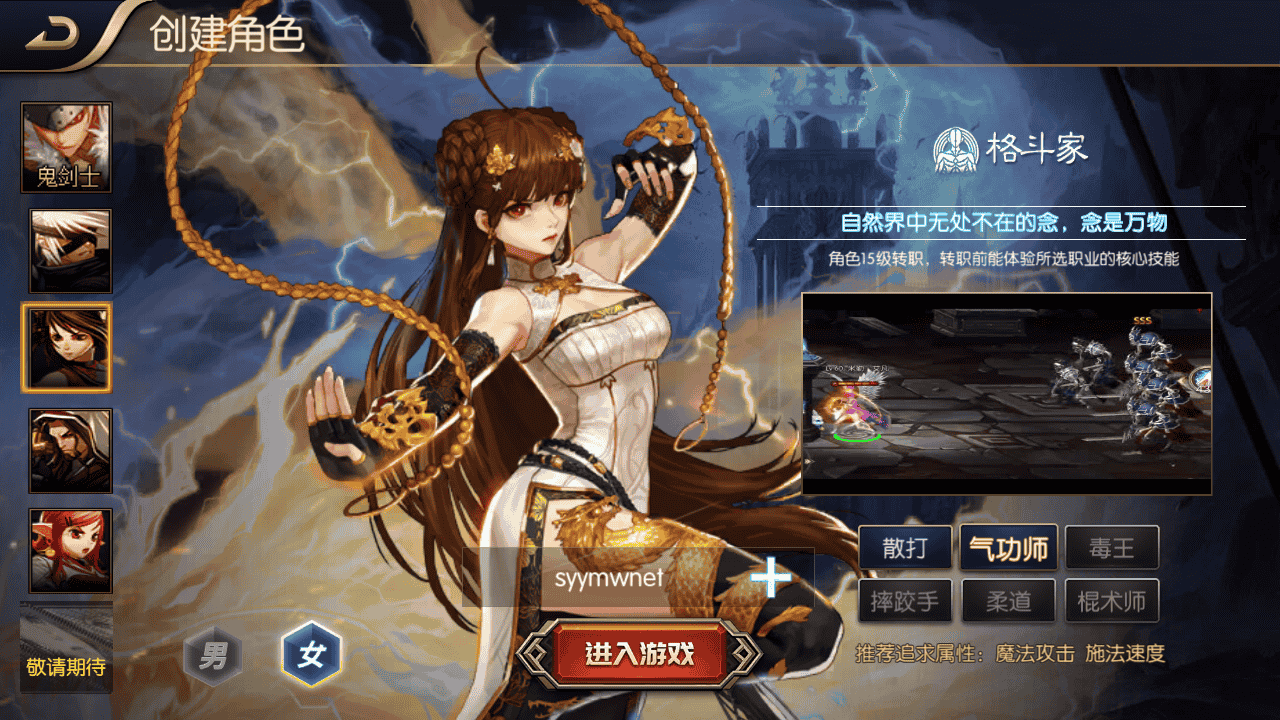Select the highlighted brown-haired fighter portrait
Viewport: 1280px width, 720px height.
click(x=66, y=347)
